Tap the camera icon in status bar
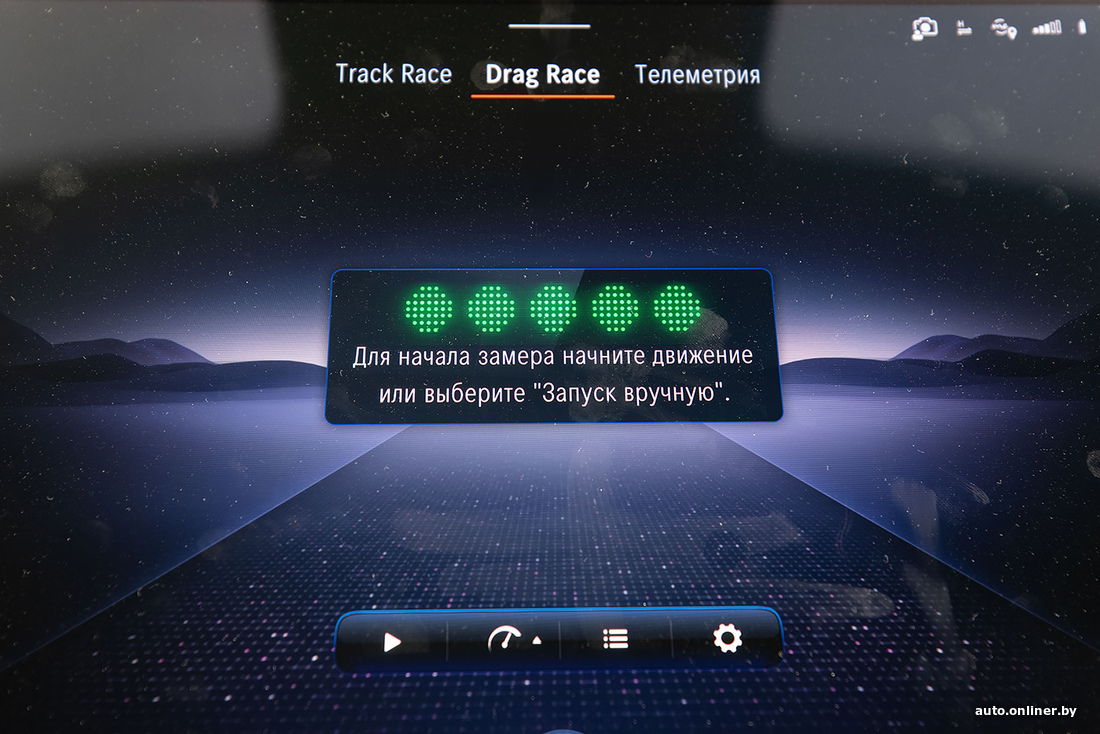The width and height of the screenshot is (1100, 734). [925, 29]
